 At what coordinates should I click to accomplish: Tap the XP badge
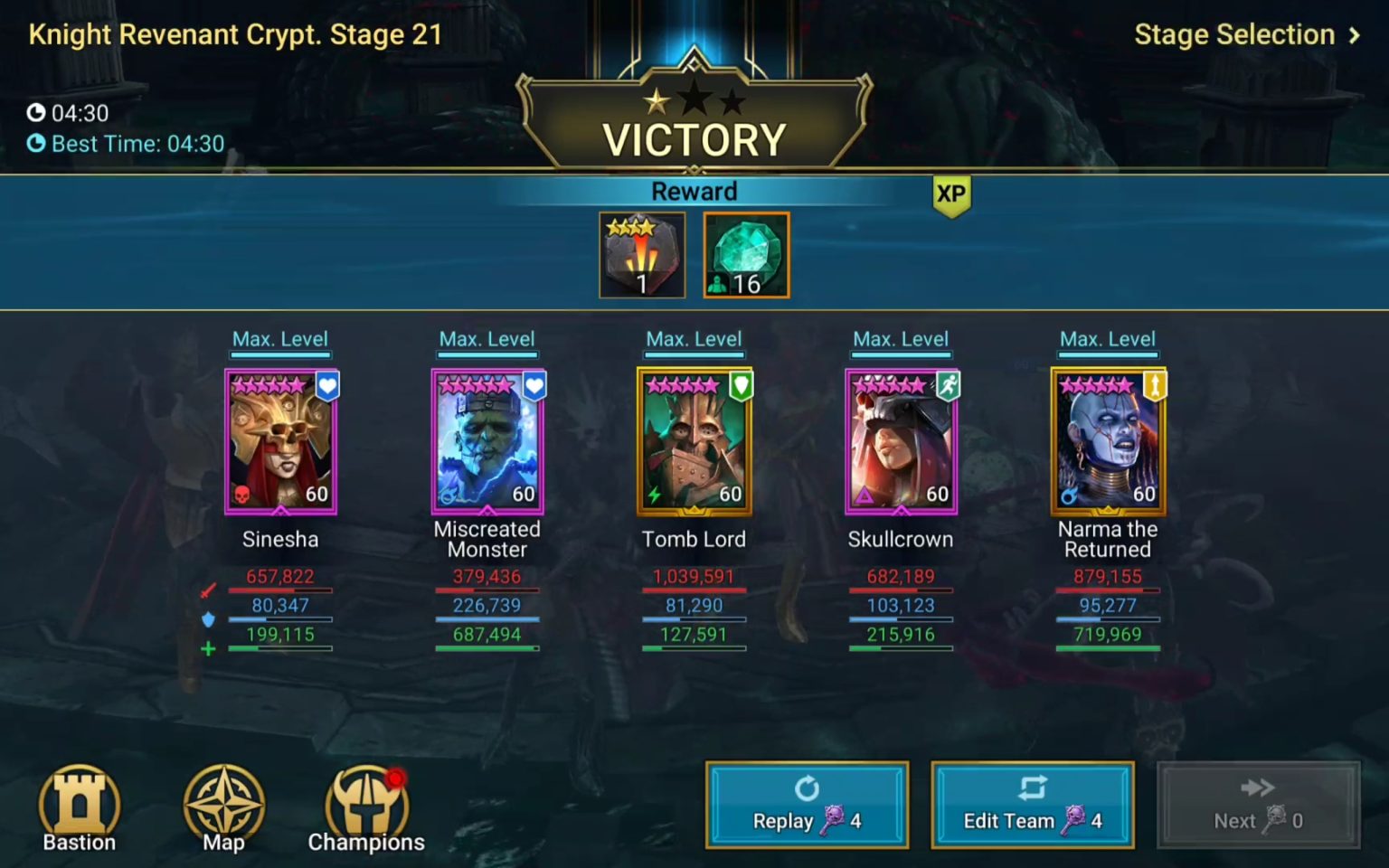(951, 195)
